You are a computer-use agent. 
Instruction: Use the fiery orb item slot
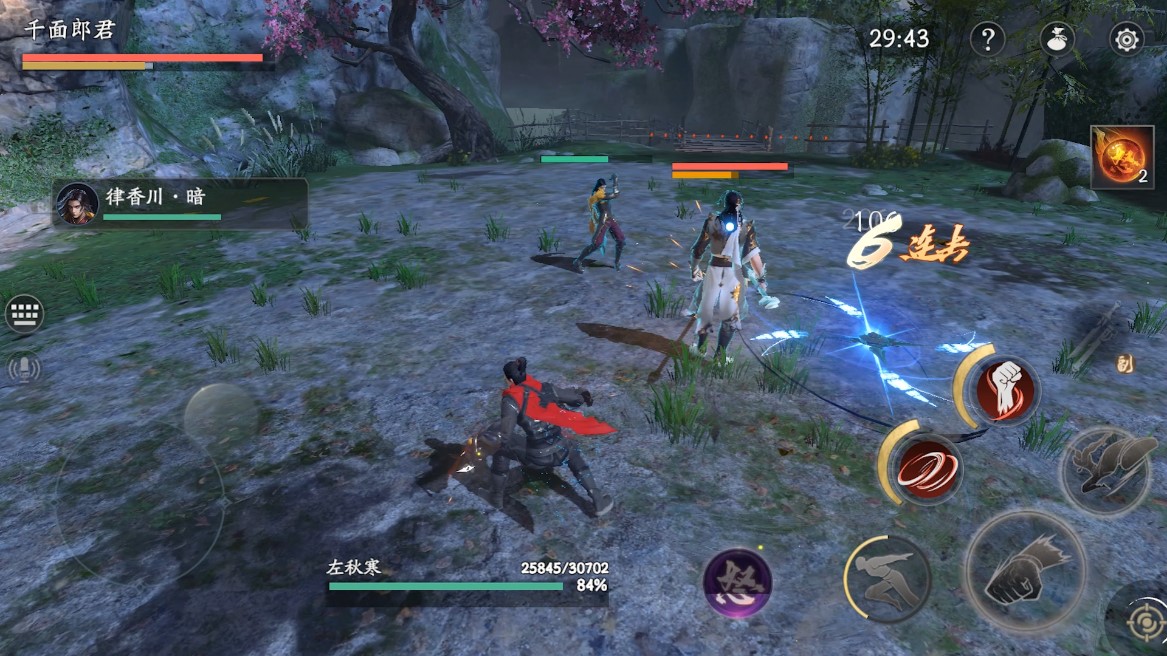(1121, 157)
